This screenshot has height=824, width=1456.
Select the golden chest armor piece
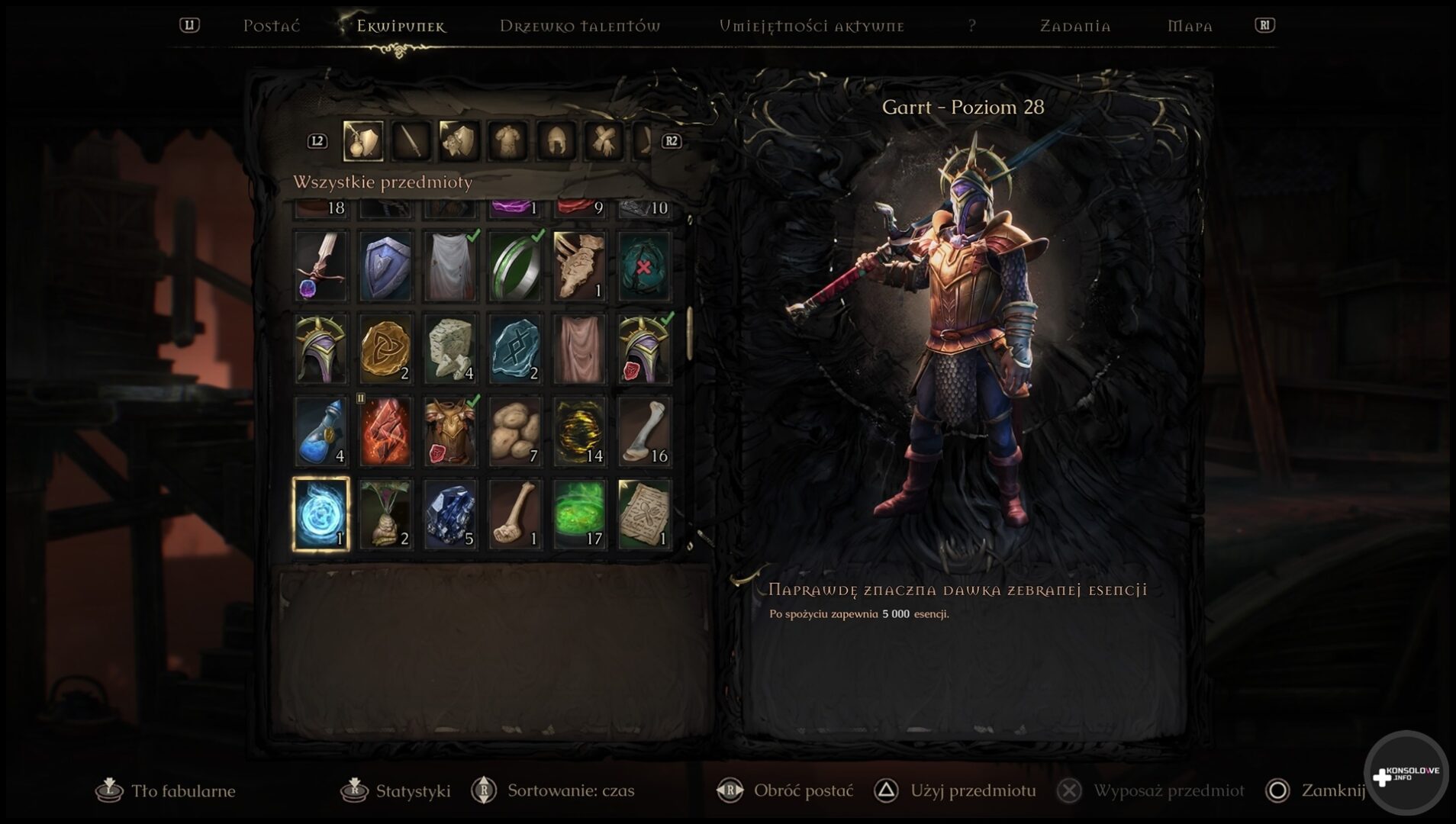pos(450,431)
